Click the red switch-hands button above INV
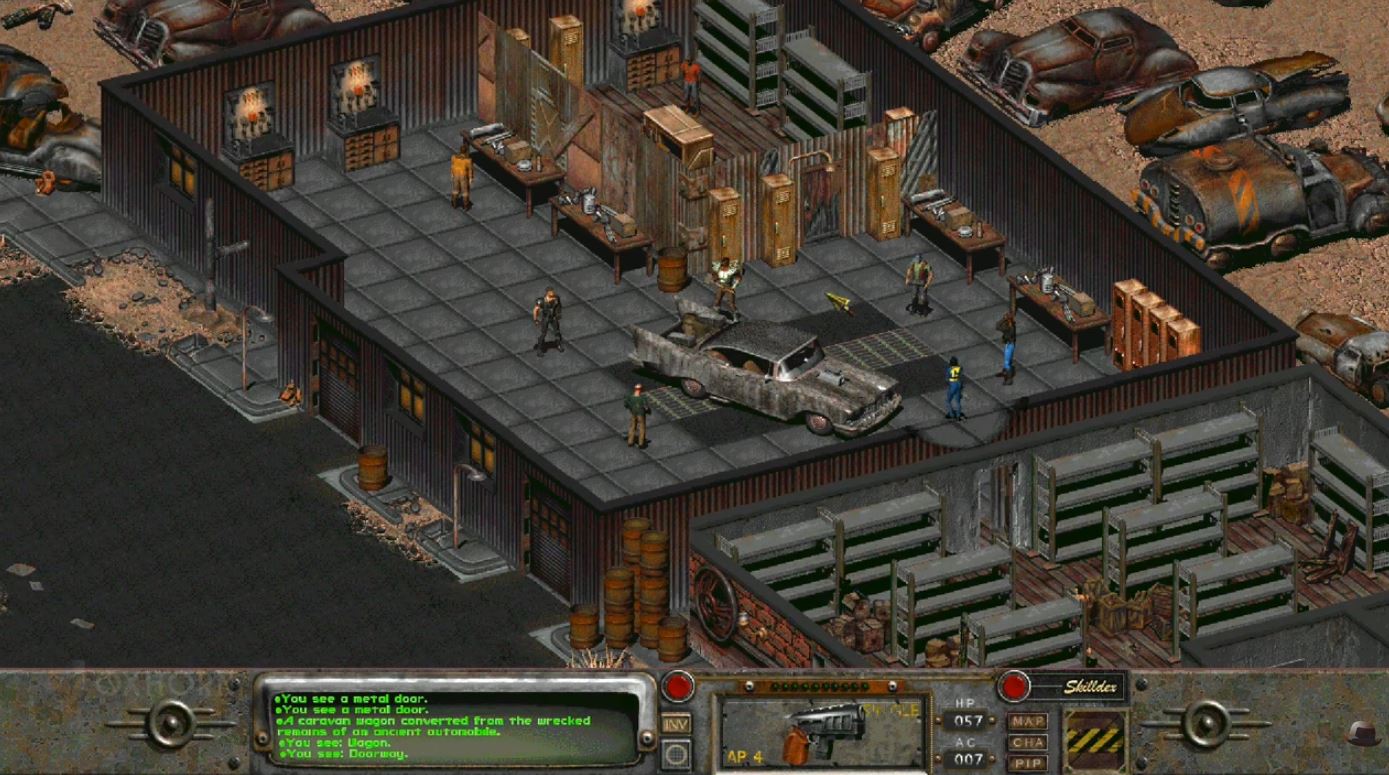The height and width of the screenshot is (775, 1389). tap(678, 687)
